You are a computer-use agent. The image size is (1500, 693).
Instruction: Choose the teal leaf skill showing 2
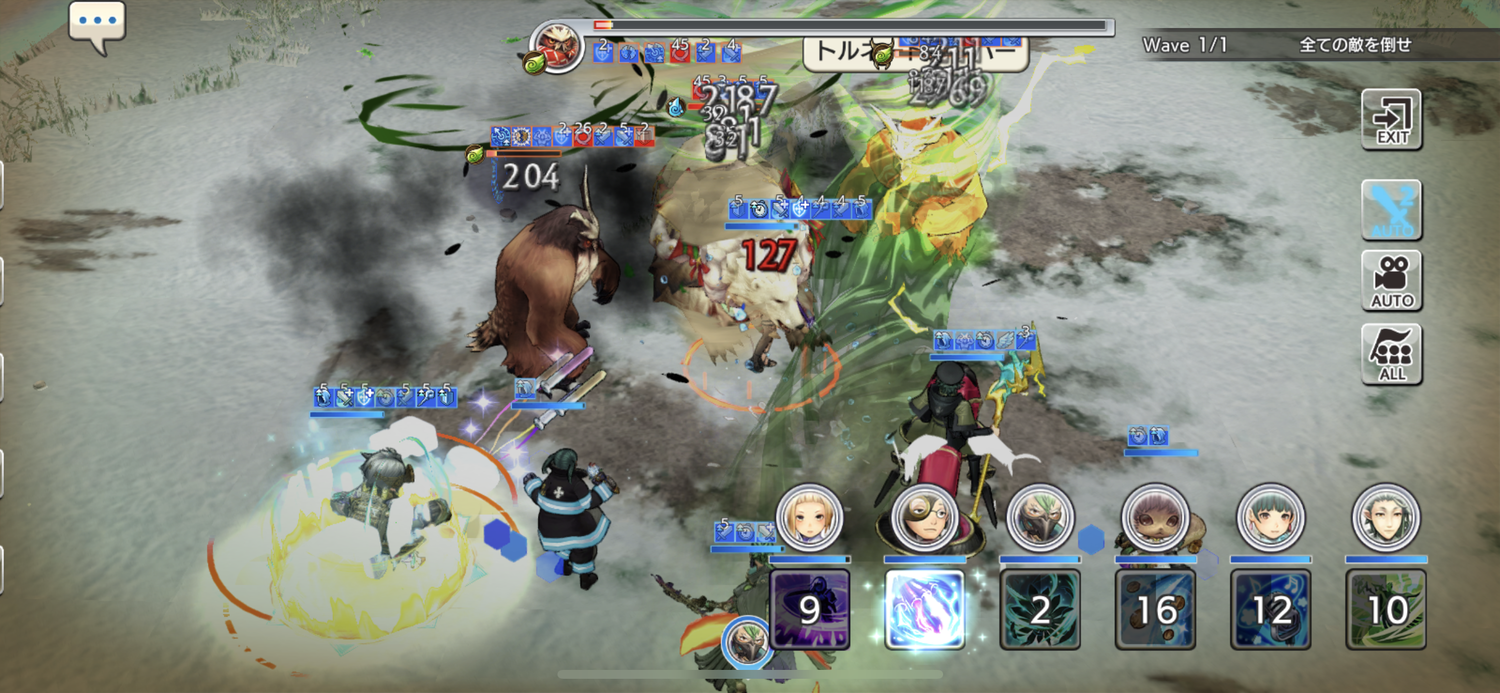click(x=1040, y=609)
